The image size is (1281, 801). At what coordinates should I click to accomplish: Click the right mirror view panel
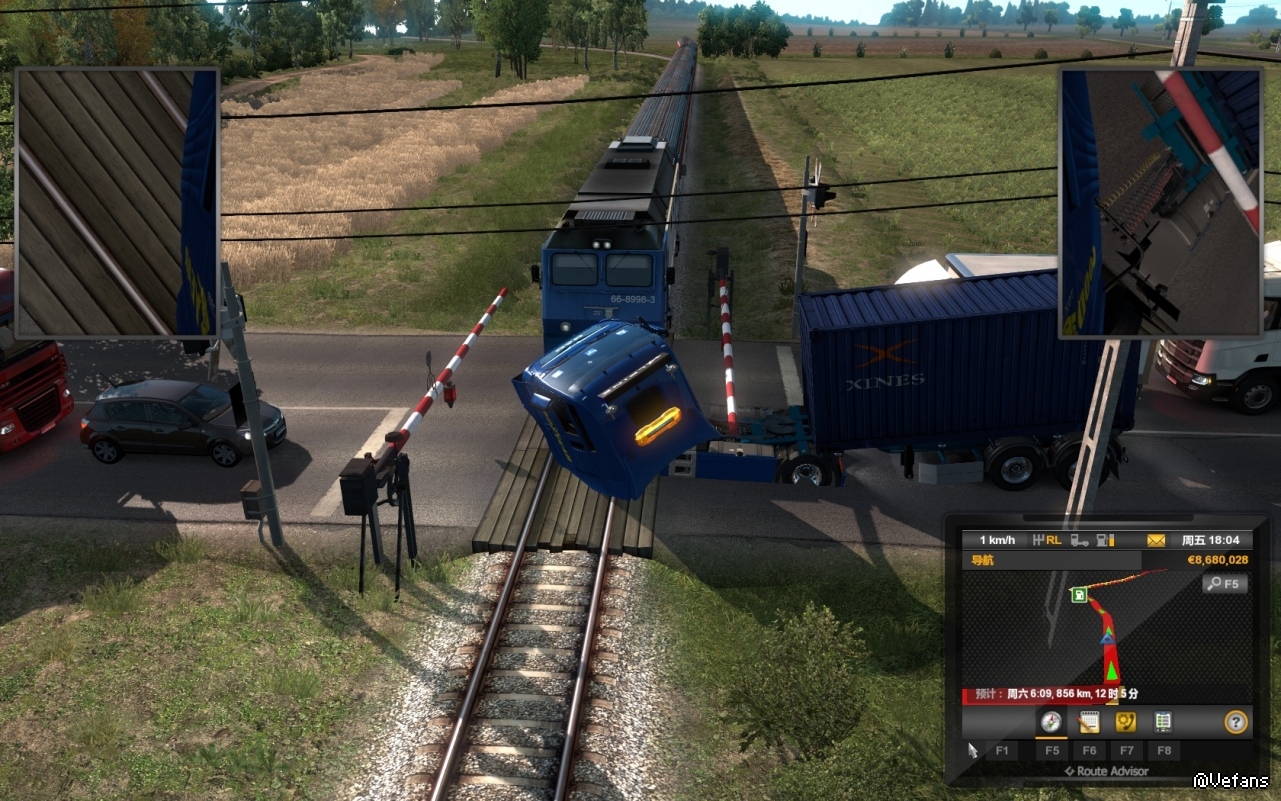[1160, 202]
